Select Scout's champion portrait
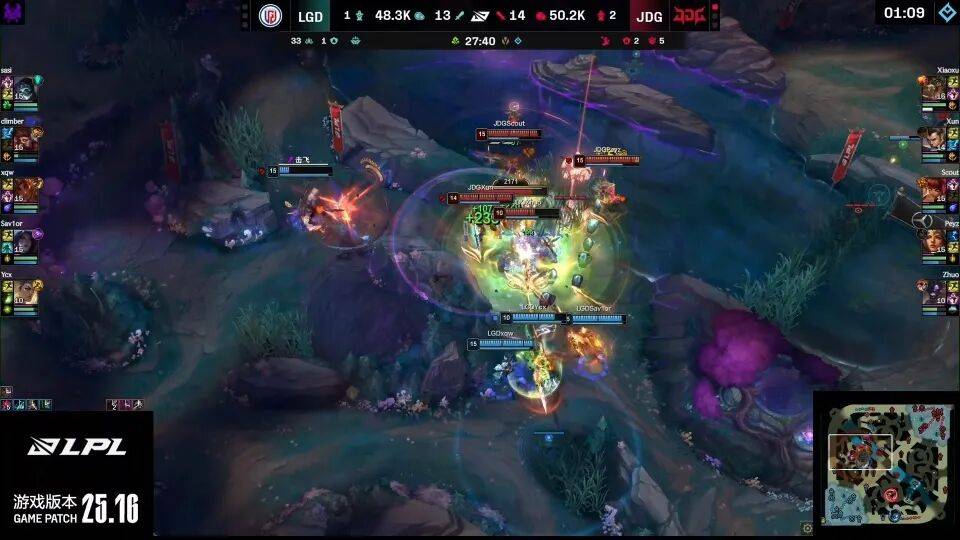Screen dimensions: 960x540 point(934,190)
